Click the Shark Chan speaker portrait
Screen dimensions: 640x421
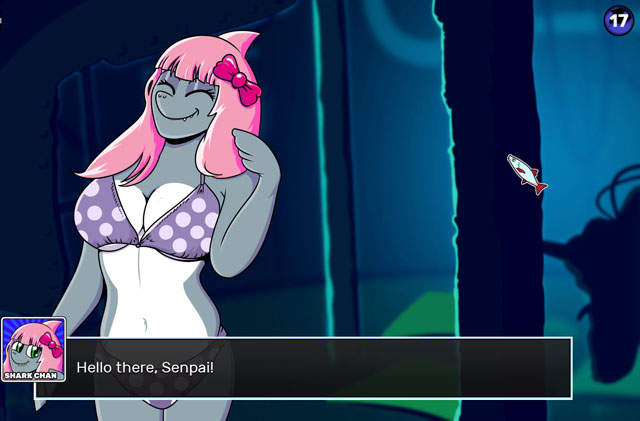tap(33, 350)
